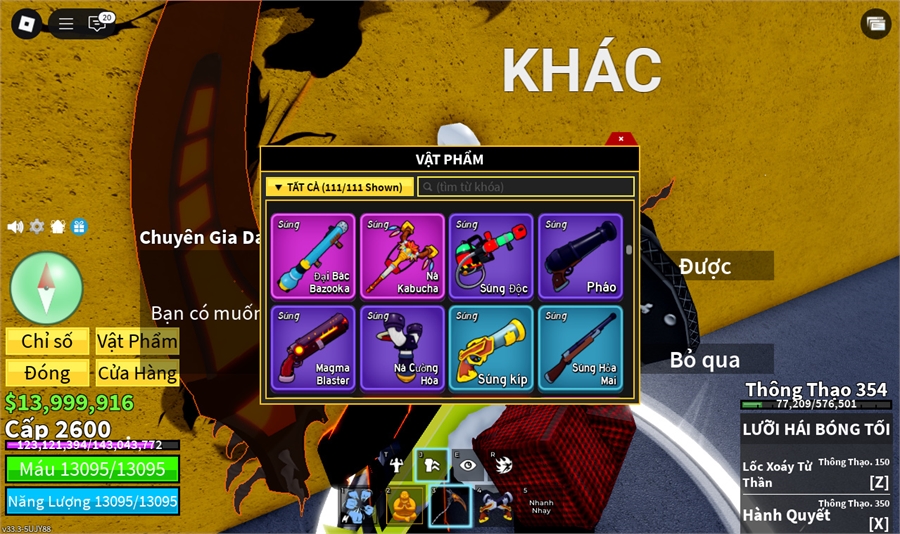Click the Đóng button

pos(47,374)
